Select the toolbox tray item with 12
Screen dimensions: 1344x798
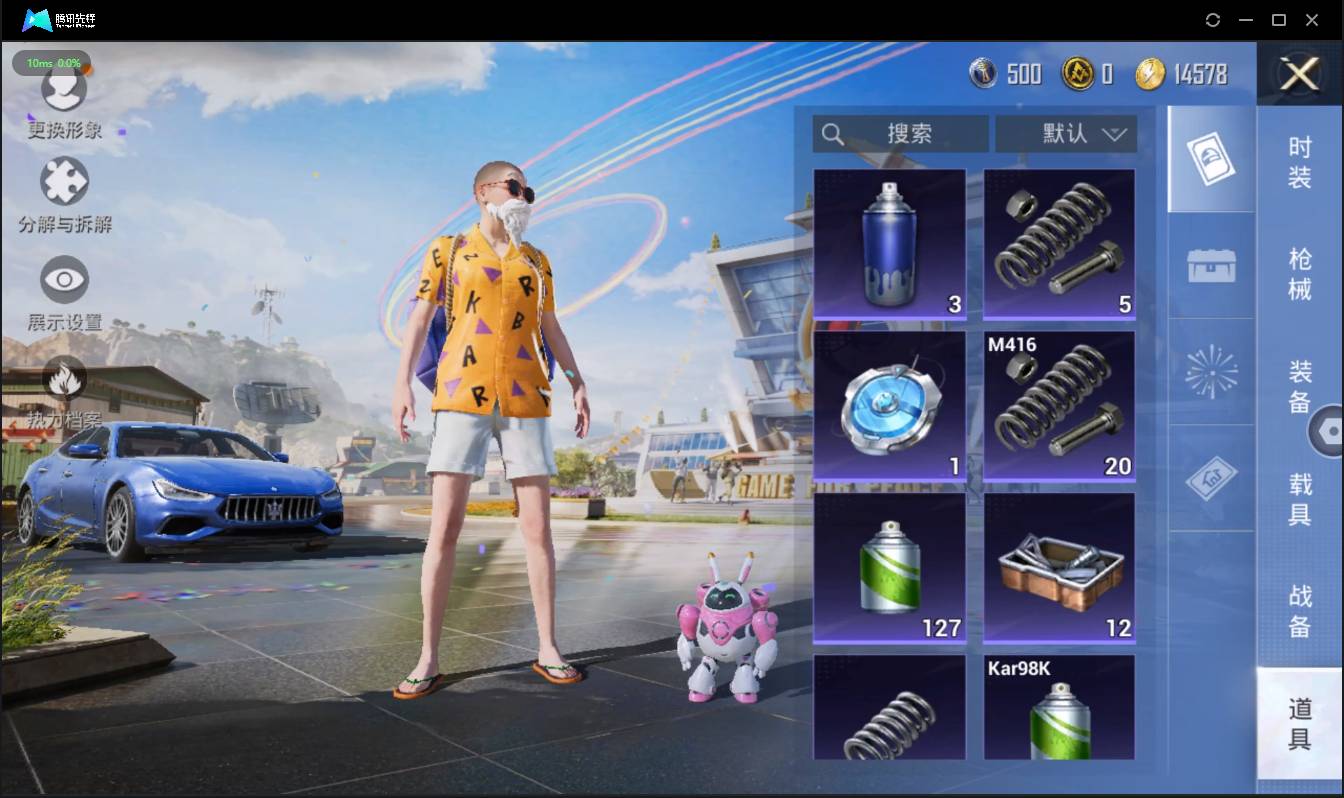click(x=1059, y=568)
